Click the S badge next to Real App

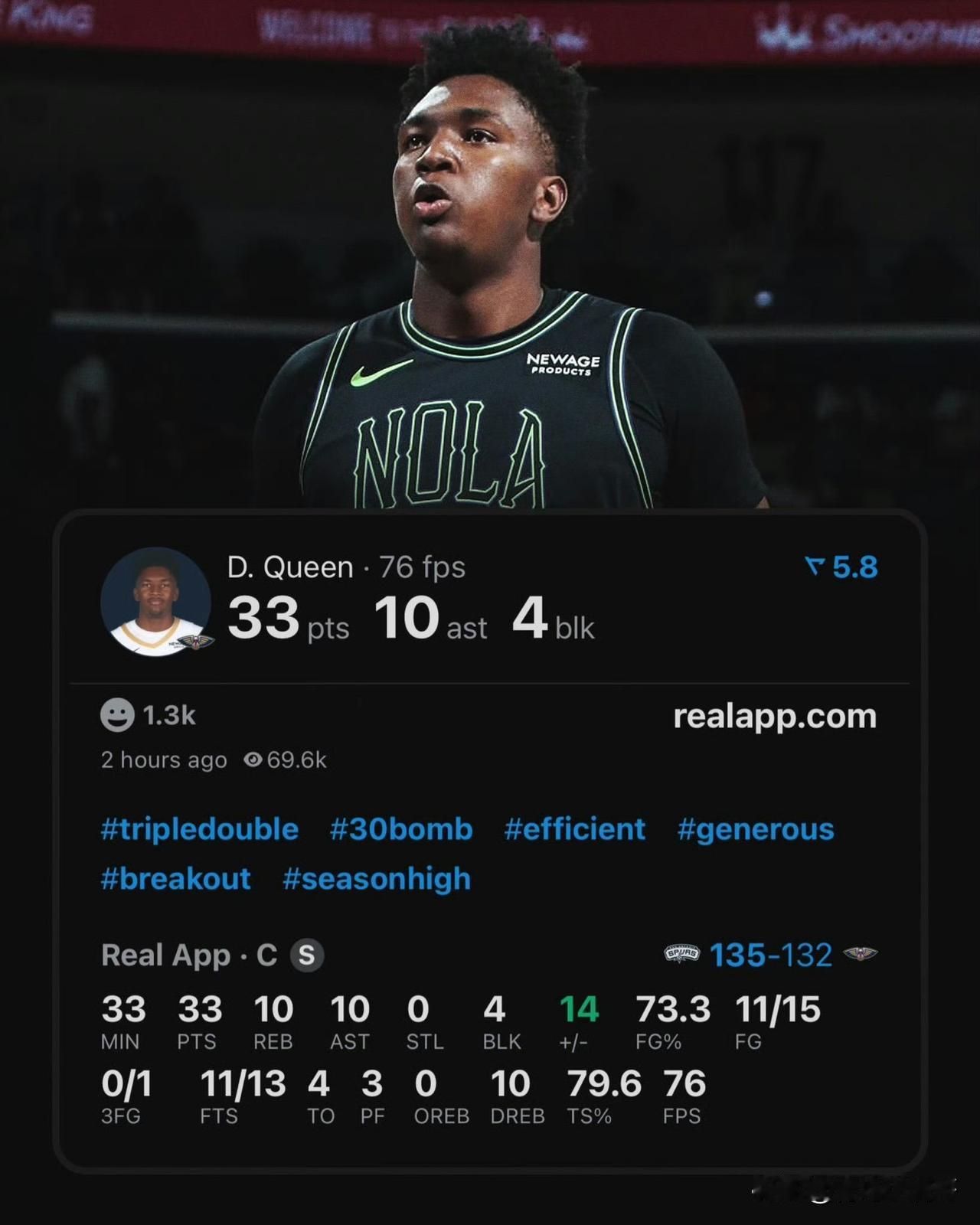coord(305,955)
